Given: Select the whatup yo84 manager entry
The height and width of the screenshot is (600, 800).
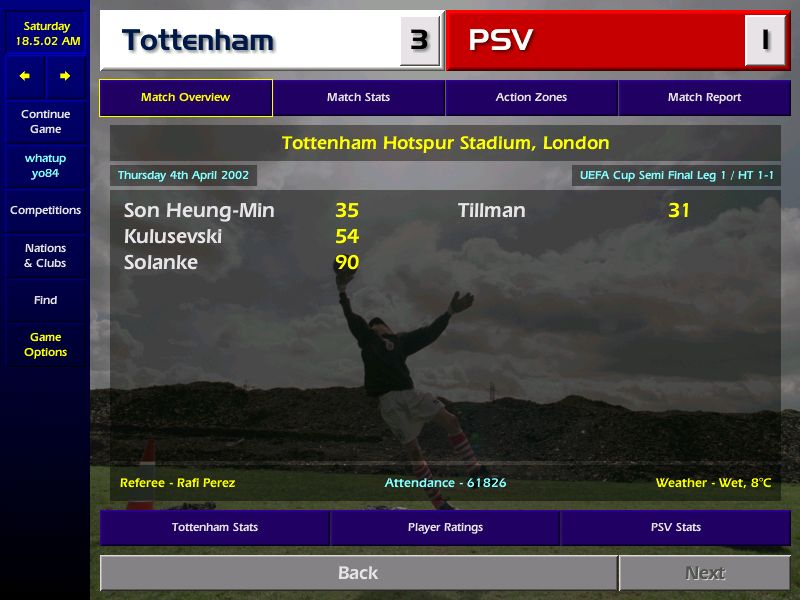Looking at the screenshot, I should tap(45, 166).
